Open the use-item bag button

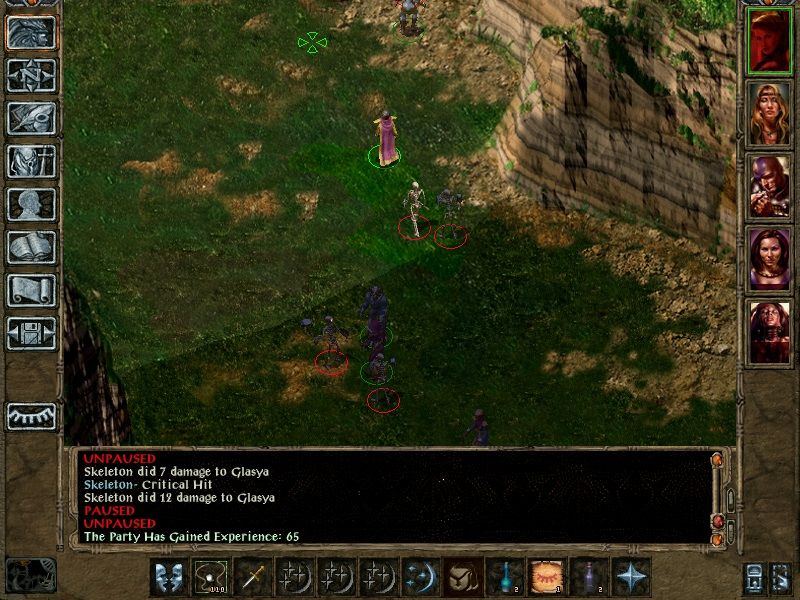pos(463,577)
